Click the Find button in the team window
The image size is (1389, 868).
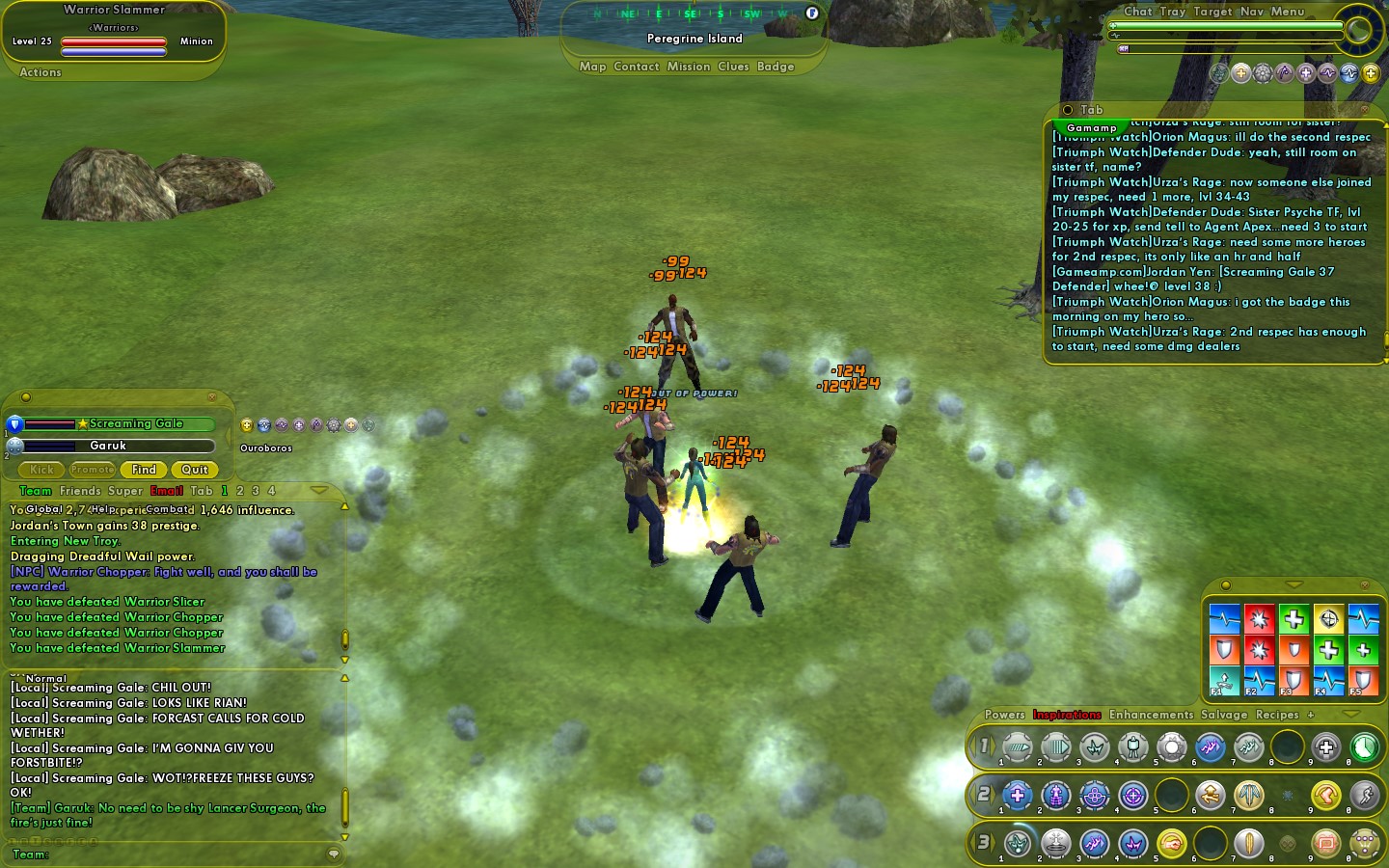(144, 470)
